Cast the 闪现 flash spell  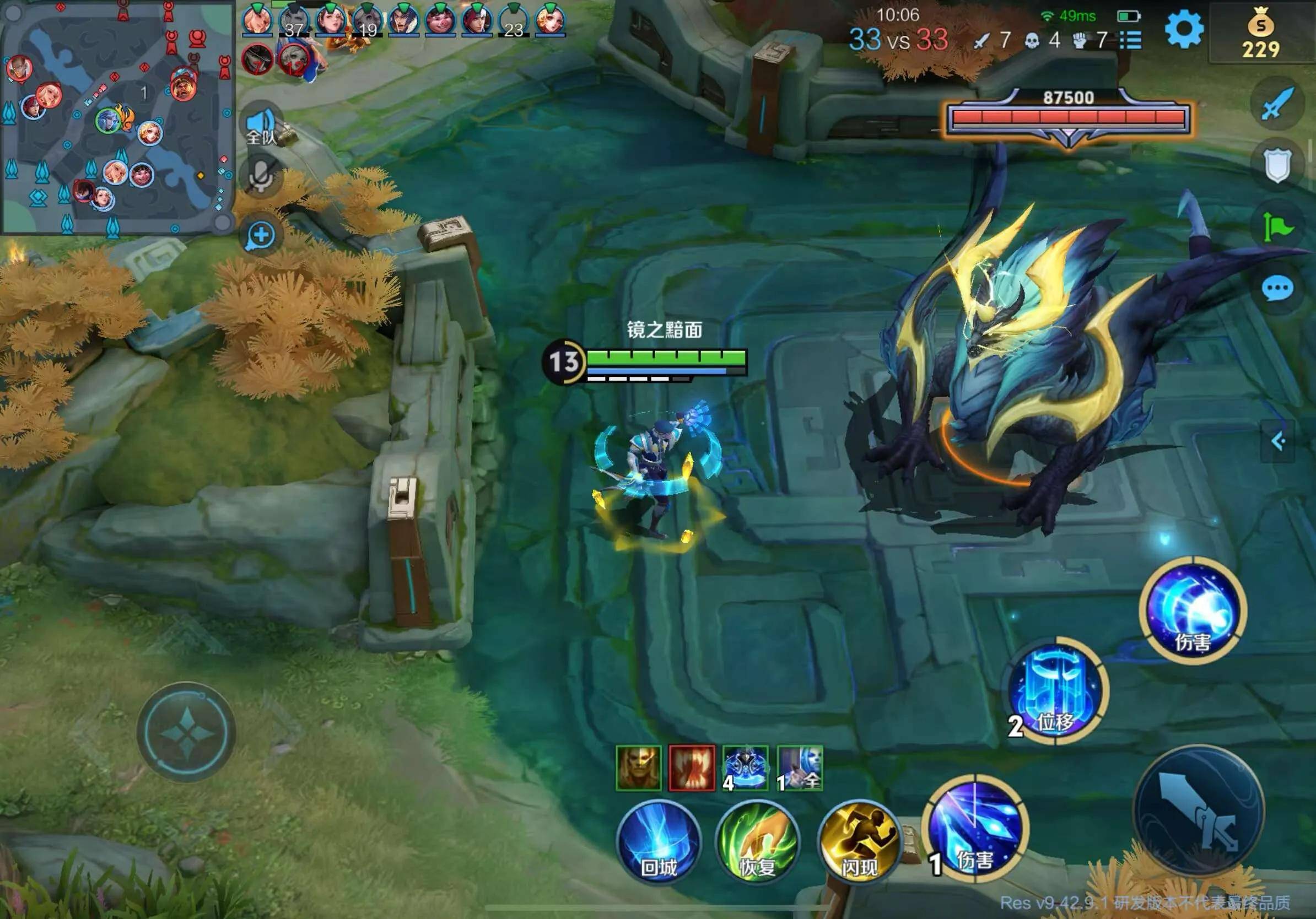point(858,841)
